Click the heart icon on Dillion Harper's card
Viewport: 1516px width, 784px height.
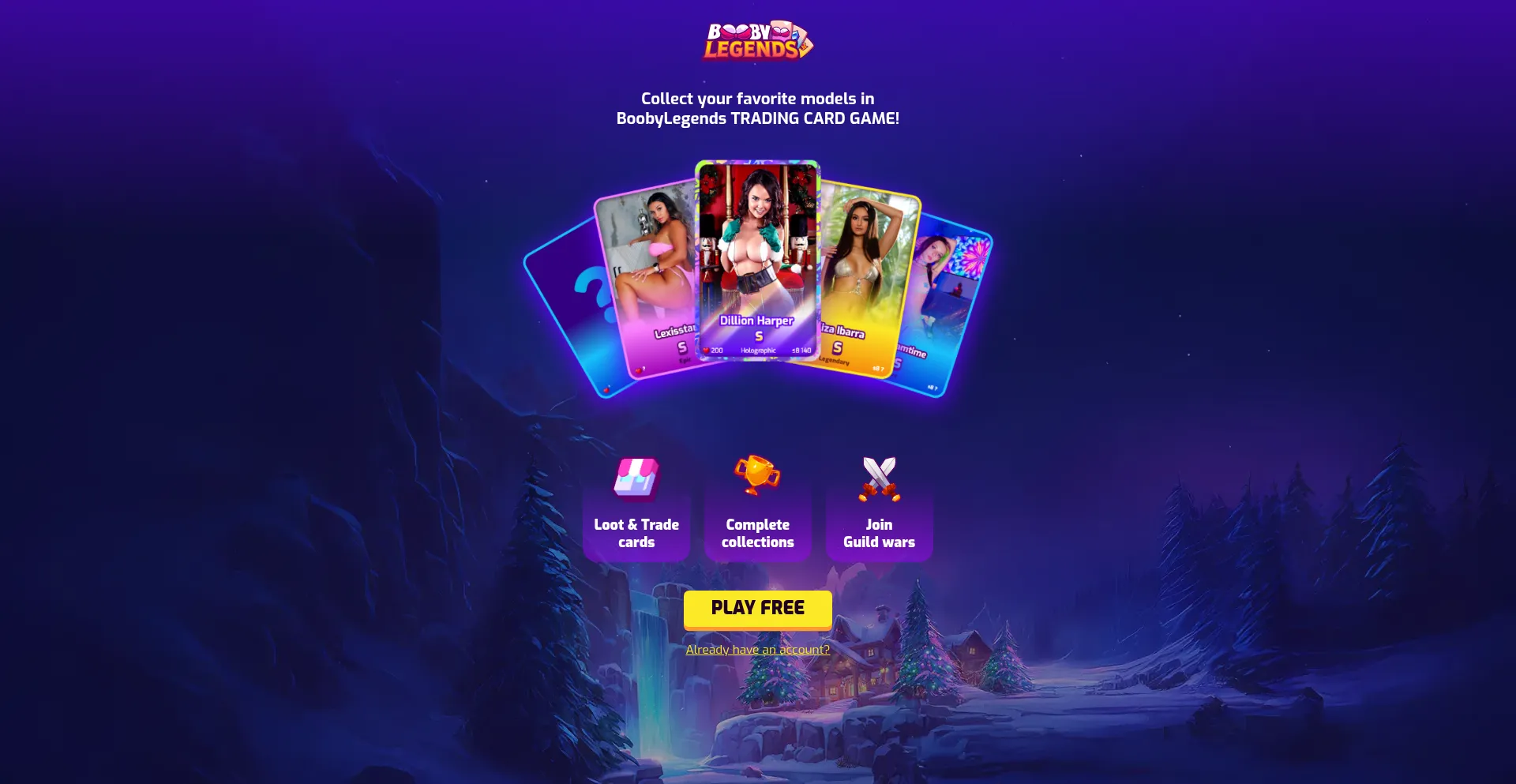(x=707, y=349)
